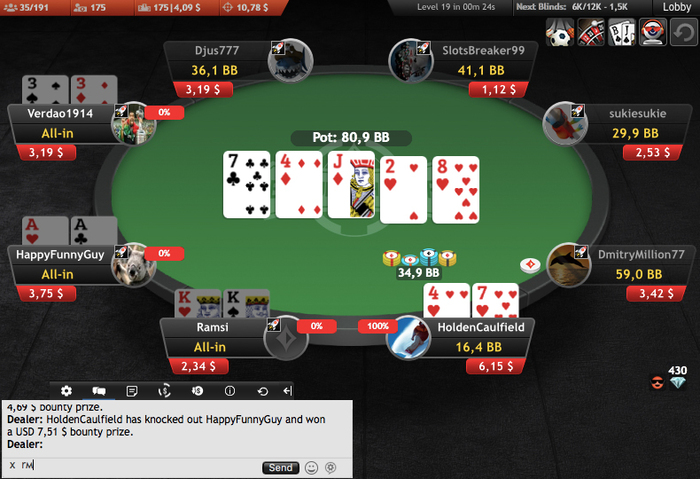Open the blackjack cards icon
This screenshot has width=700, height=479.
coord(621,33)
